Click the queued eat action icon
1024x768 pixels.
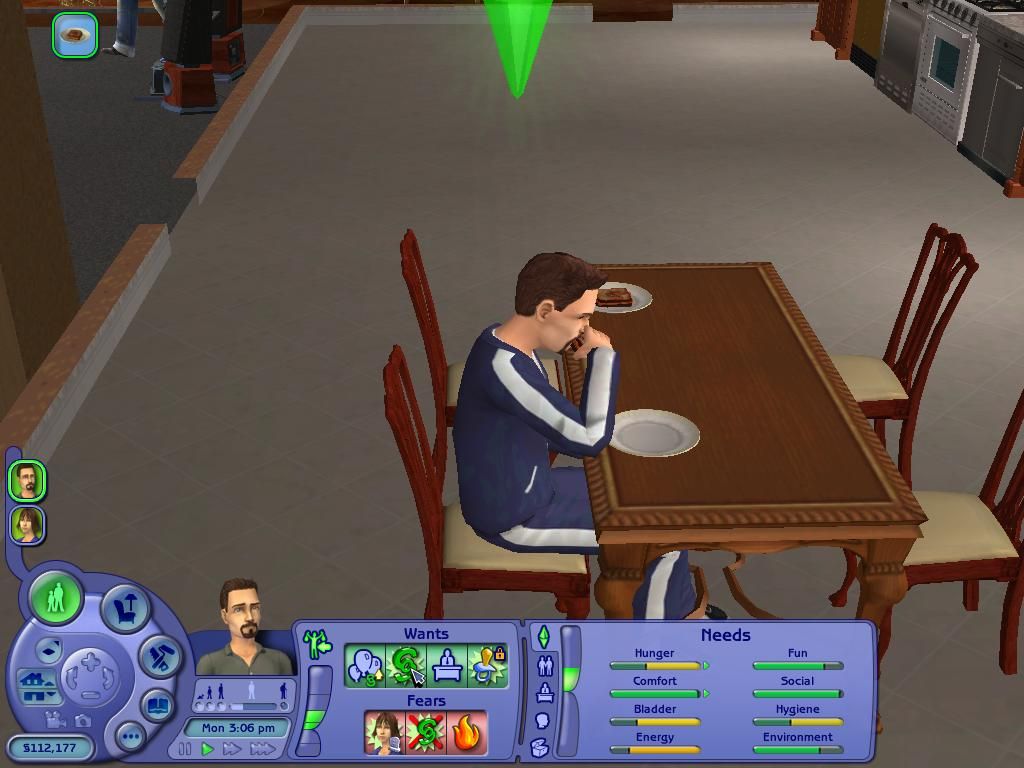75,35
